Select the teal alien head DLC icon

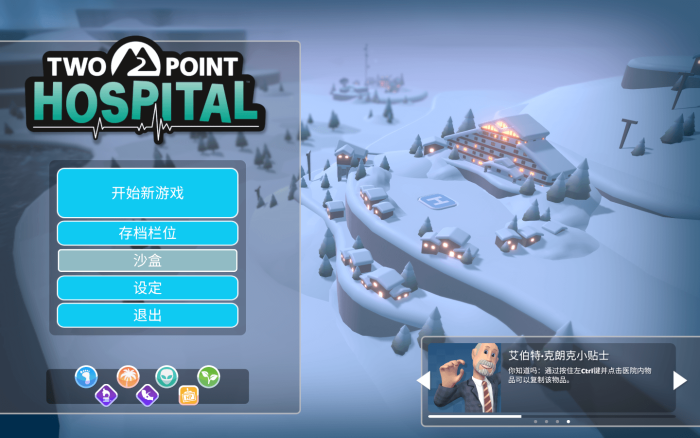pos(168,376)
